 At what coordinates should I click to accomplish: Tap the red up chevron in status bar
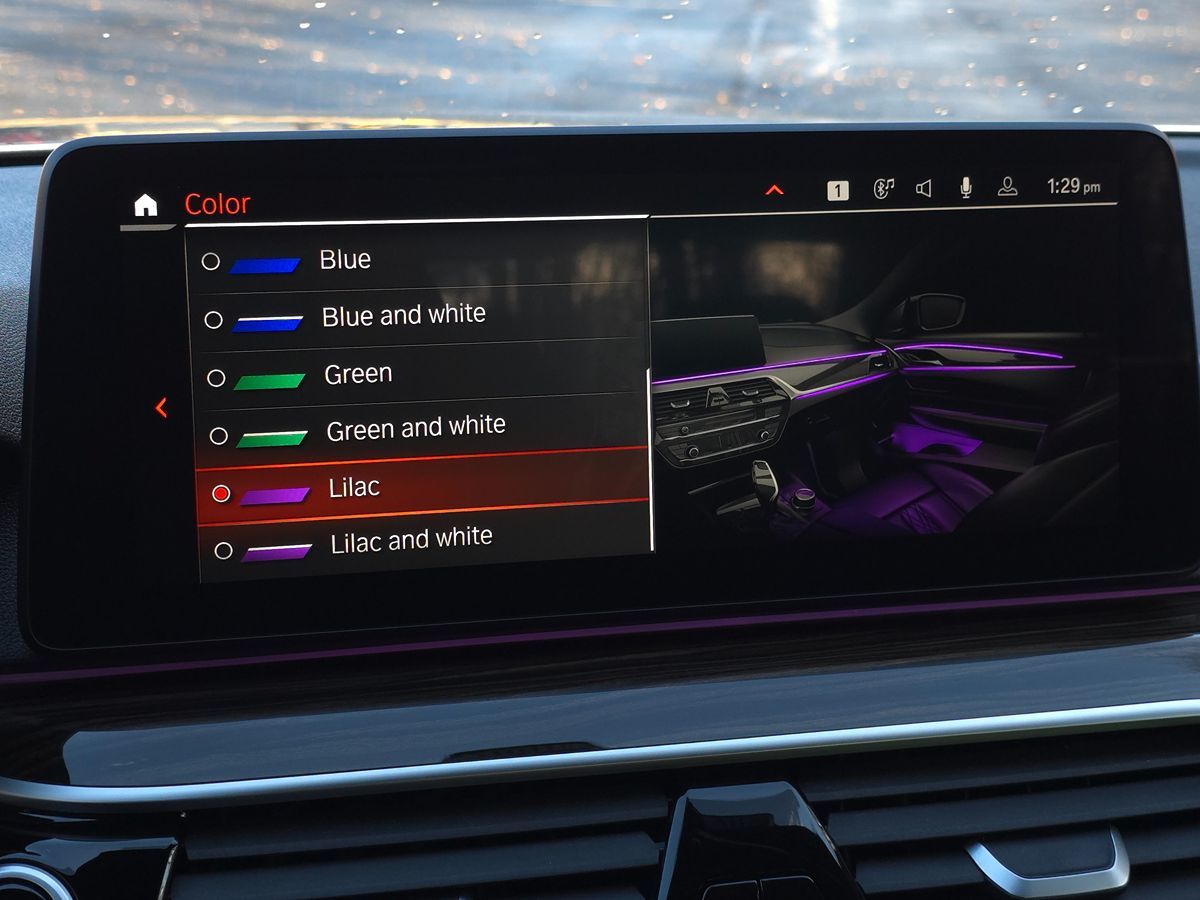774,190
